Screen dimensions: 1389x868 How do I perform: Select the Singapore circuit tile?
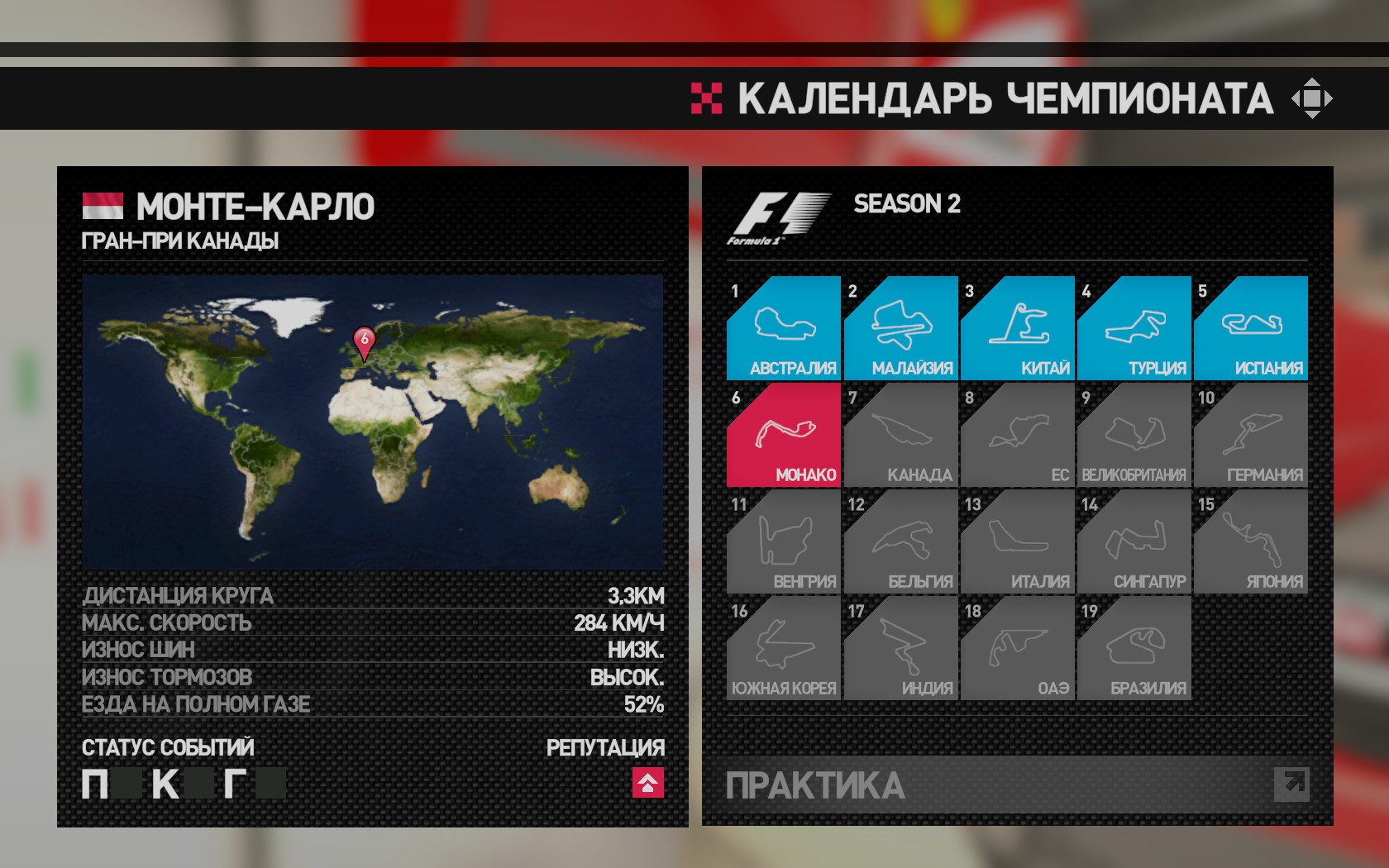pos(1134,541)
